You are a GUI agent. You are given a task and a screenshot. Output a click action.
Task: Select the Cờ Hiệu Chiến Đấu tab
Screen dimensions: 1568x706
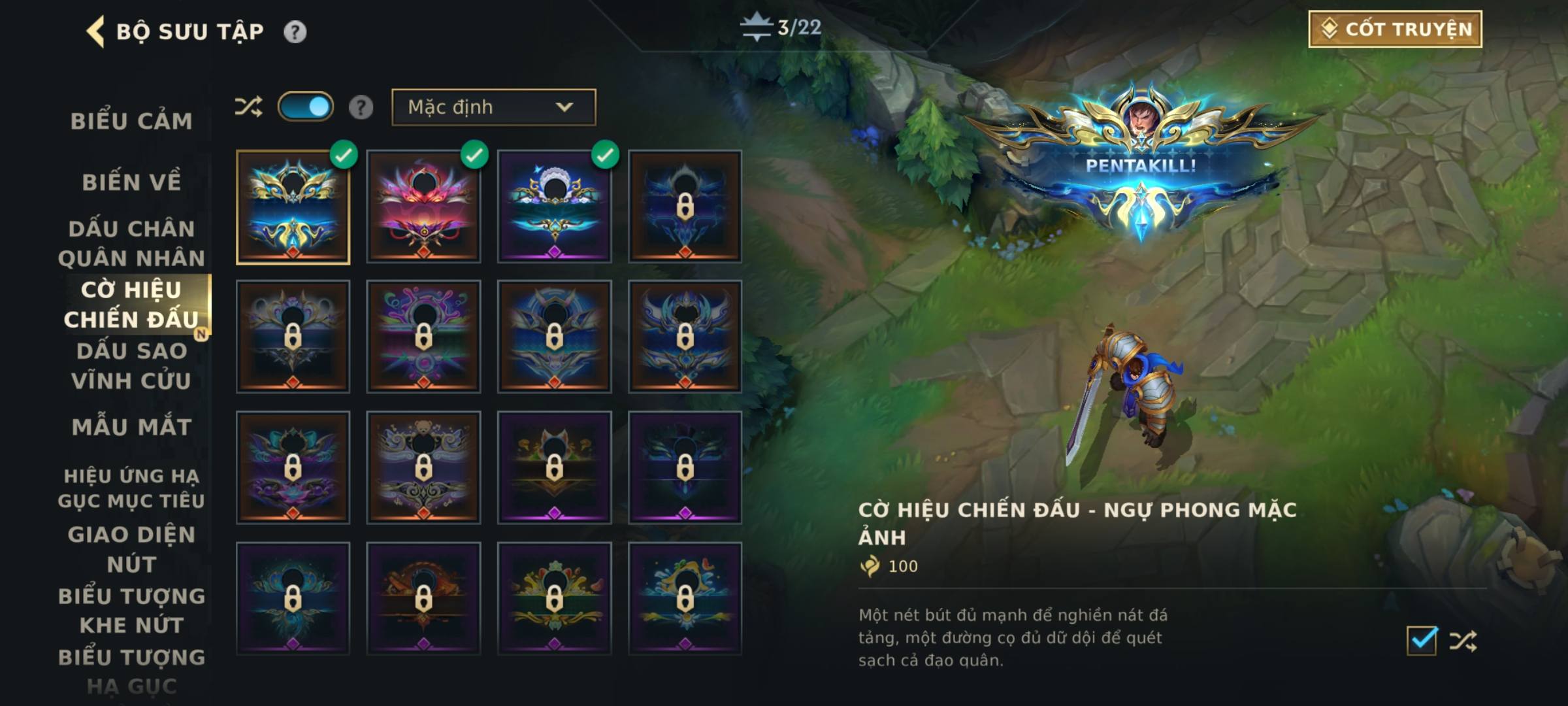click(131, 305)
